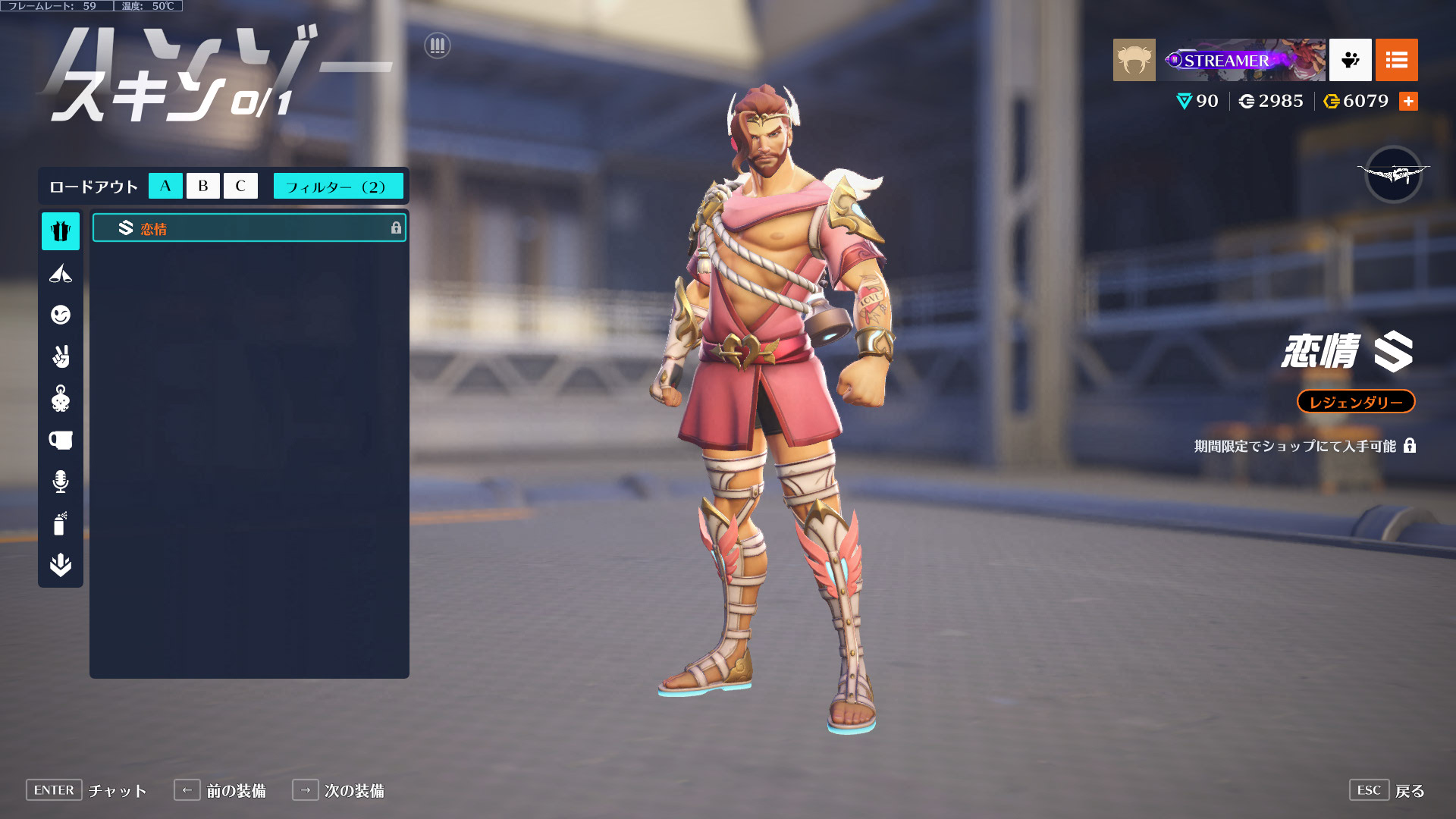The height and width of the screenshot is (819, 1456).
Task: Switch to loadout B
Action: click(202, 186)
